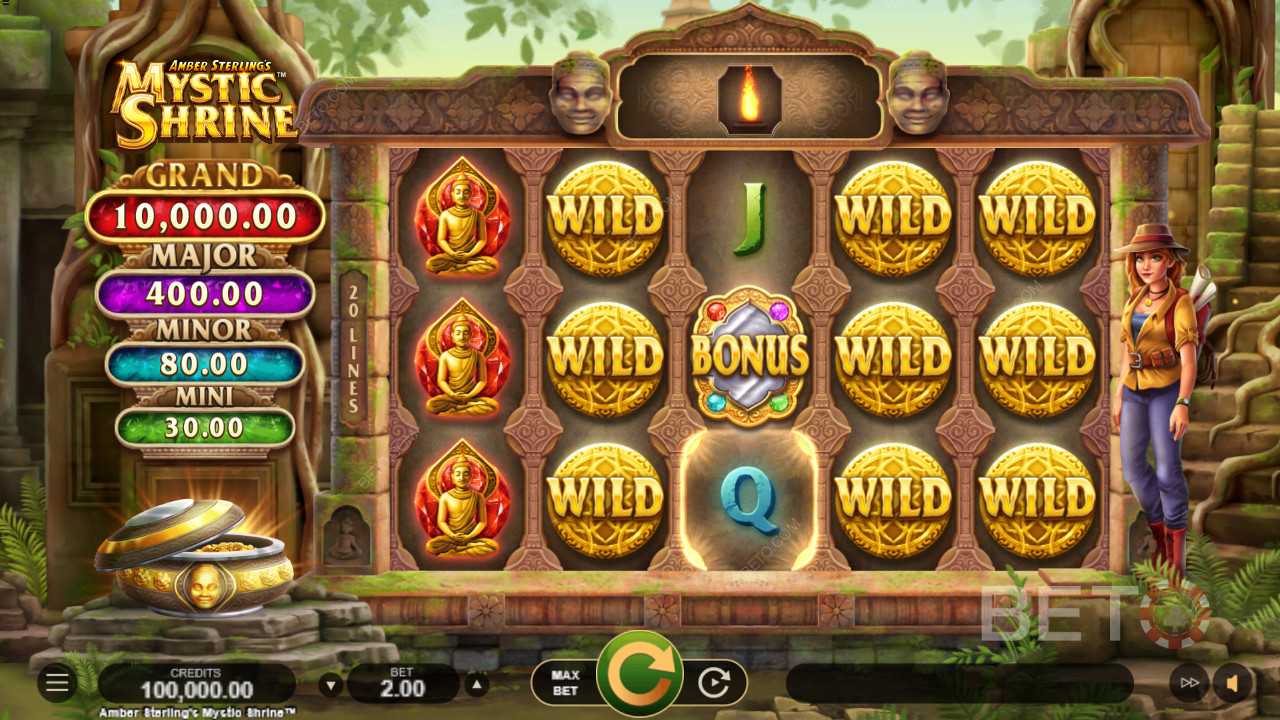
Task: Increase the bet amount
Action: coord(477,686)
